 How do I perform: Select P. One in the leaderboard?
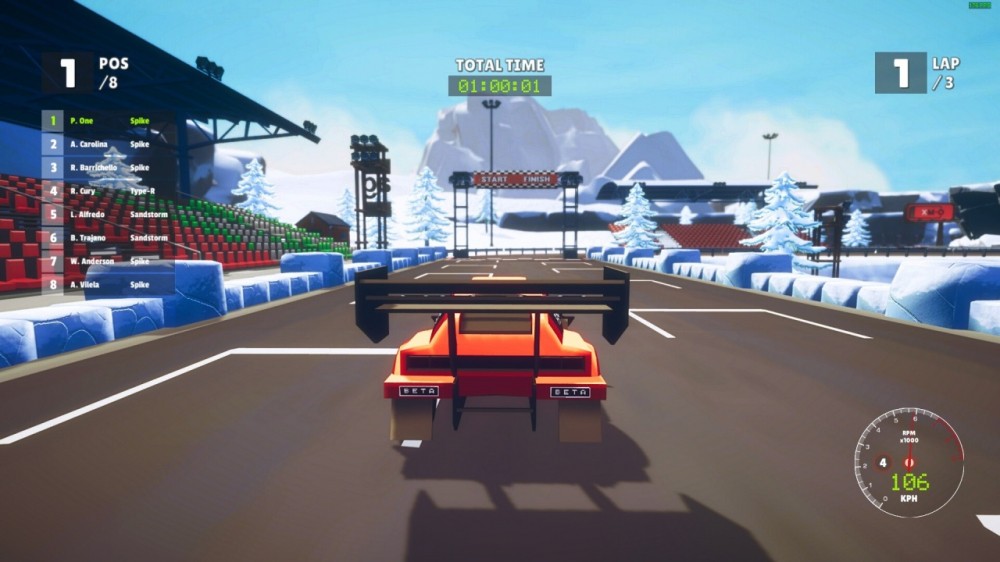108,120
